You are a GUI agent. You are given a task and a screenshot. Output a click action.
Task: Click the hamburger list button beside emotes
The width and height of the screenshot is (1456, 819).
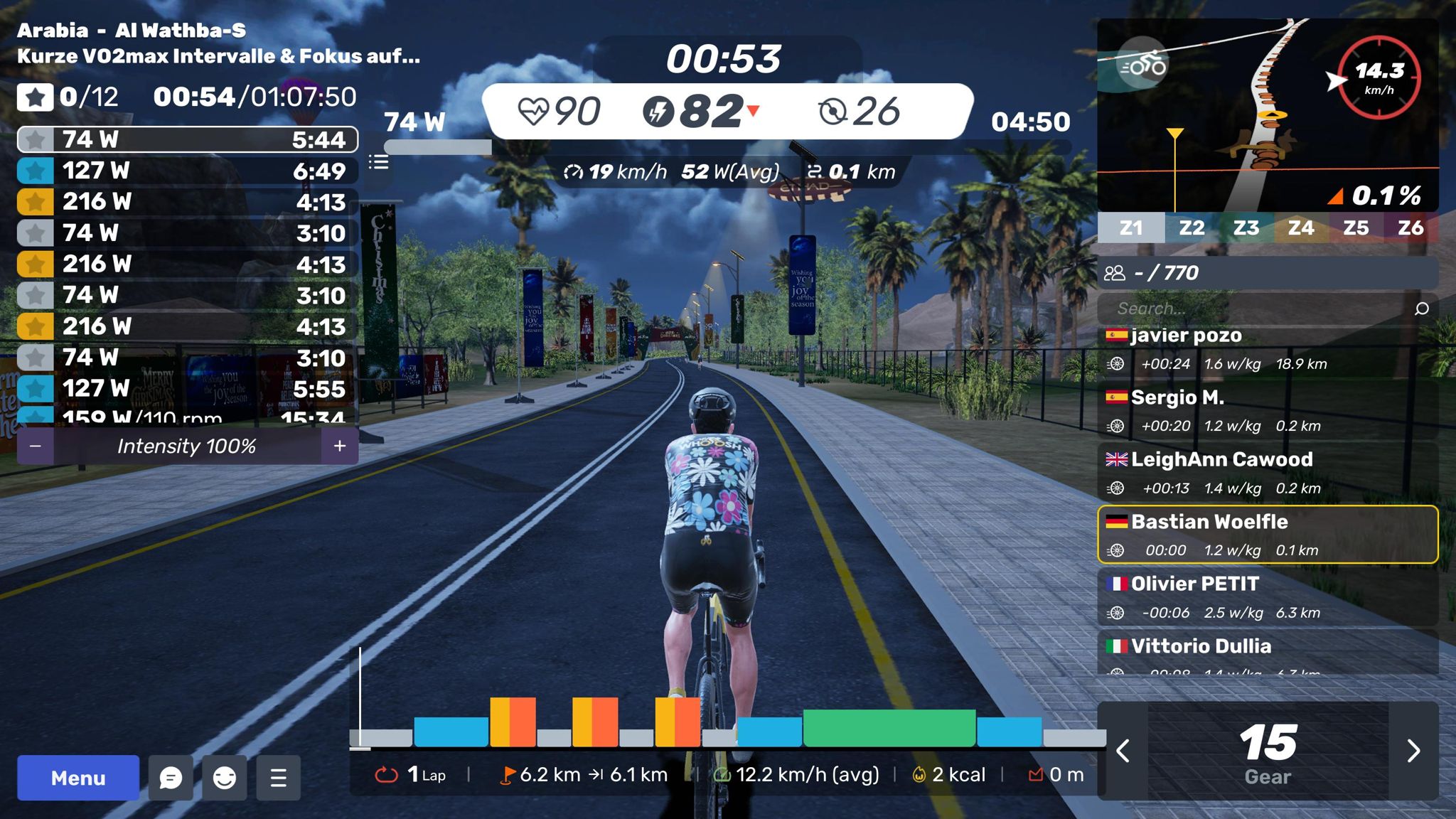click(x=279, y=778)
